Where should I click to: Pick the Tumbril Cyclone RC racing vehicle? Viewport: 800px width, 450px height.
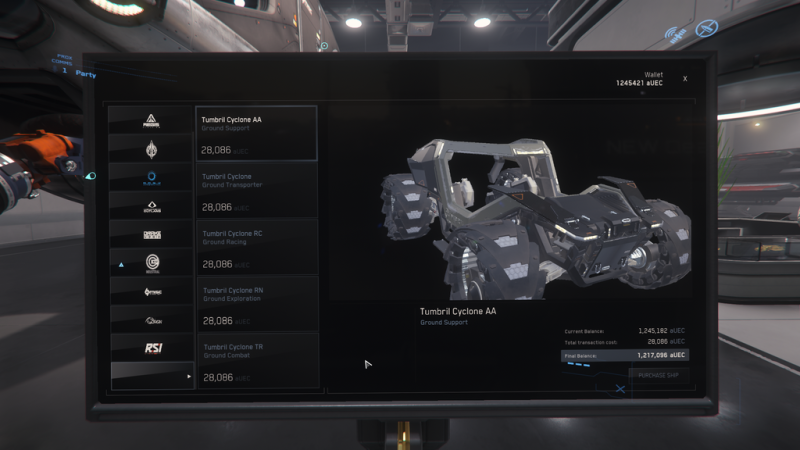click(256, 247)
